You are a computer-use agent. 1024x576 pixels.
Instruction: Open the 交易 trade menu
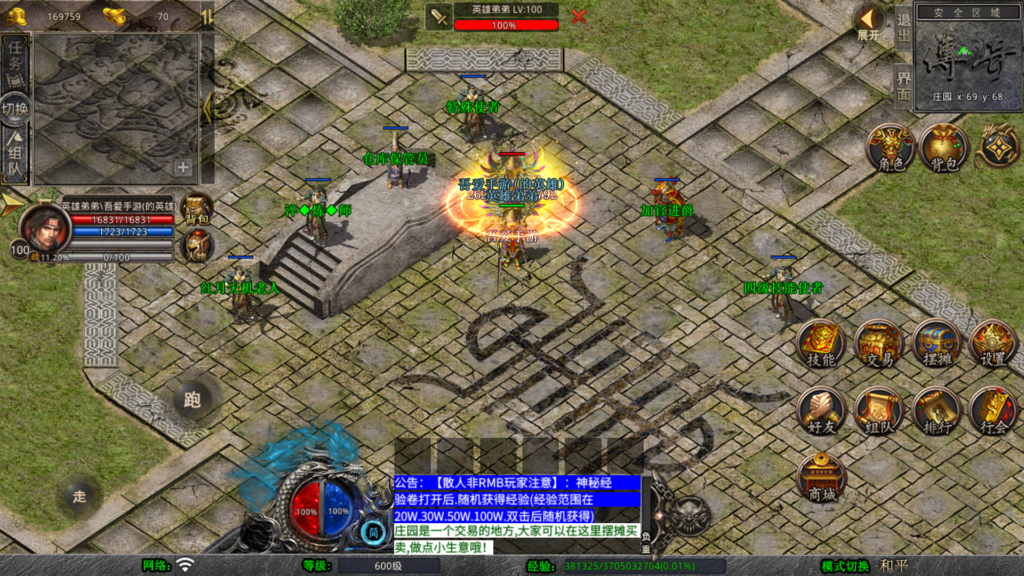[x=879, y=344]
